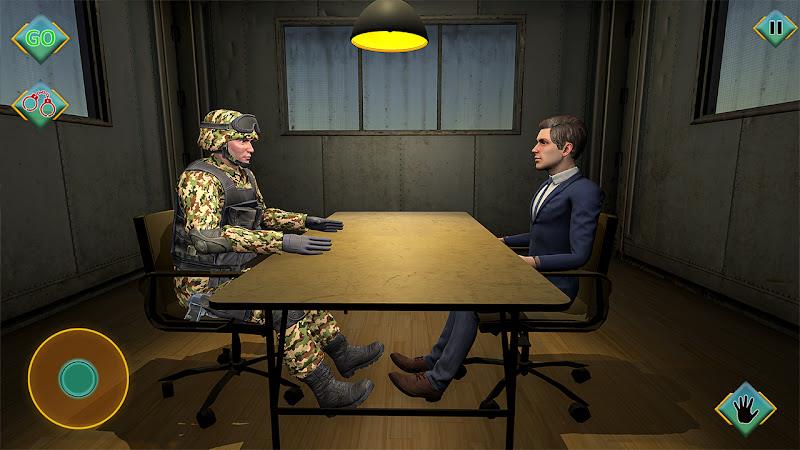The width and height of the screenshot is (800, 450).
Task: Touch the virtual joystick knob
Action: [77, 378]
